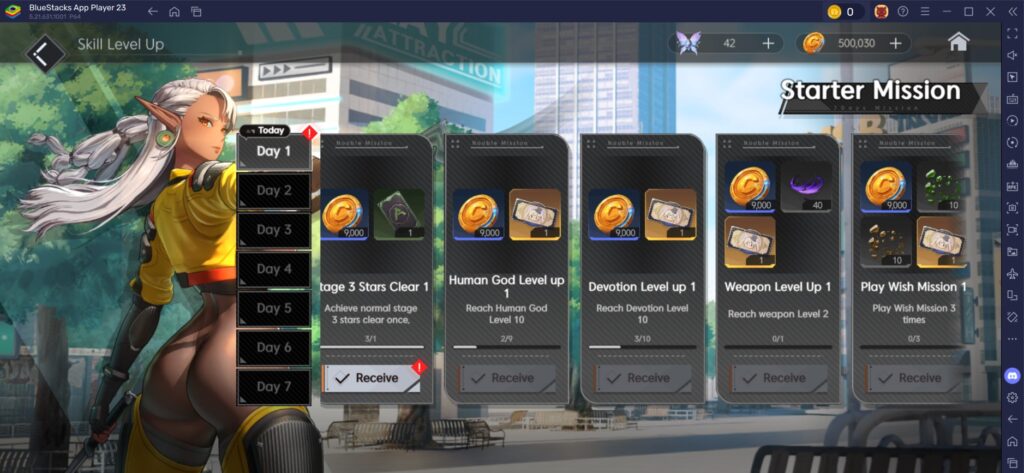Switch to the Day 2 tab
Screen dimensions: 1024x473
tap(273, 191)
